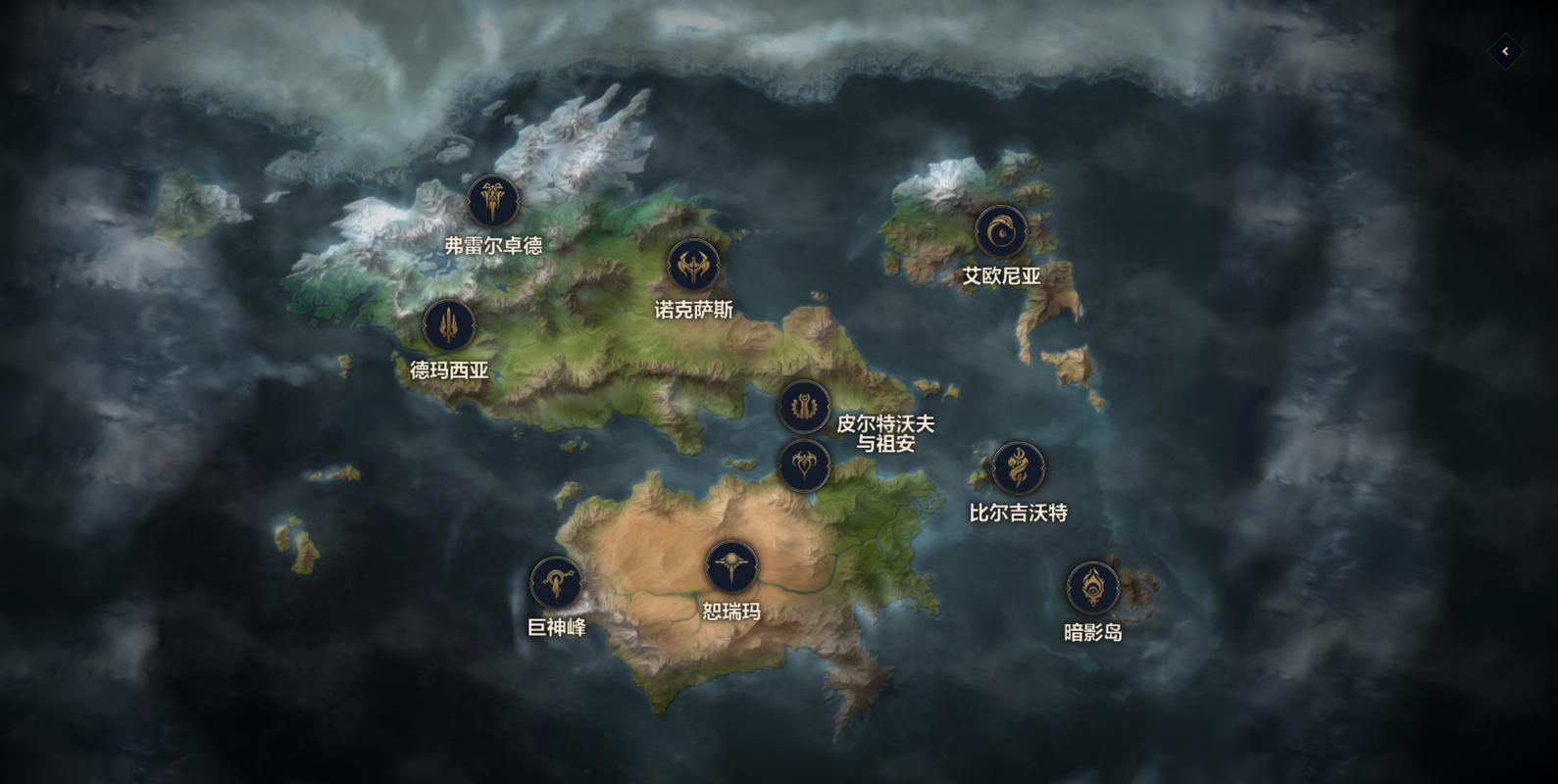Select the 弗雷尔卓德 (Freljord) region marker

[x=493, y=202]
